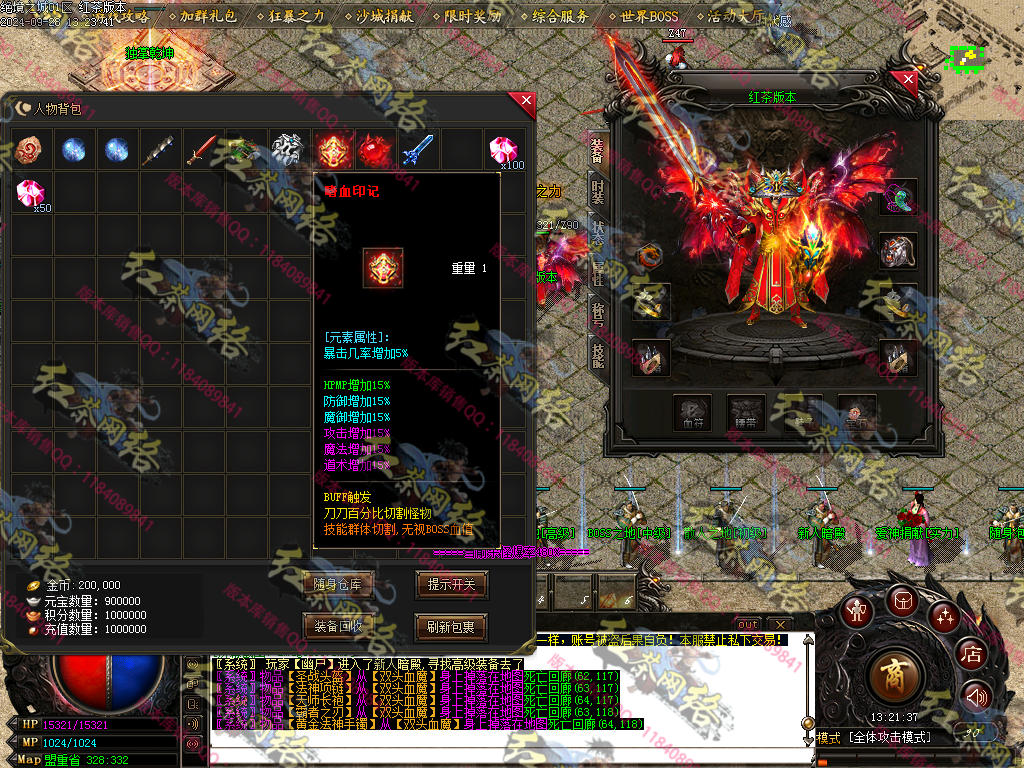
Task: Close the character equipment panel
Action: tap(908, 79)
